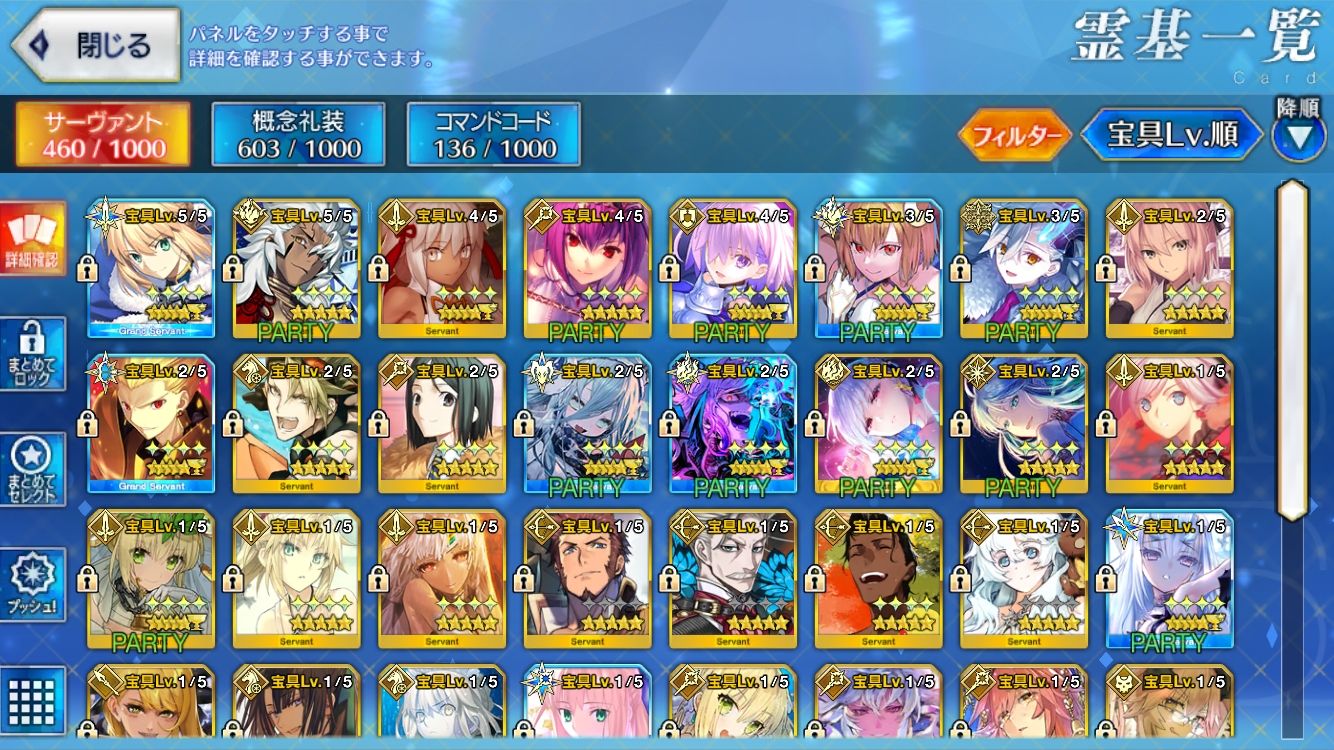This screenshot has width=1334, height=750.
Task: Click the vertical list scrollbar handle
Action: tap(1292, 350)
